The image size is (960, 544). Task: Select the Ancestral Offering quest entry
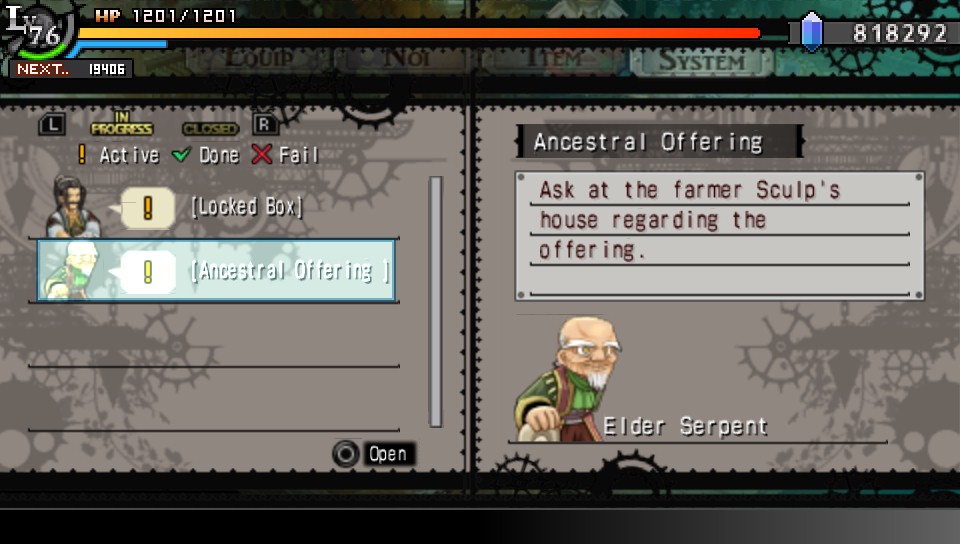(x=289, y=271)
